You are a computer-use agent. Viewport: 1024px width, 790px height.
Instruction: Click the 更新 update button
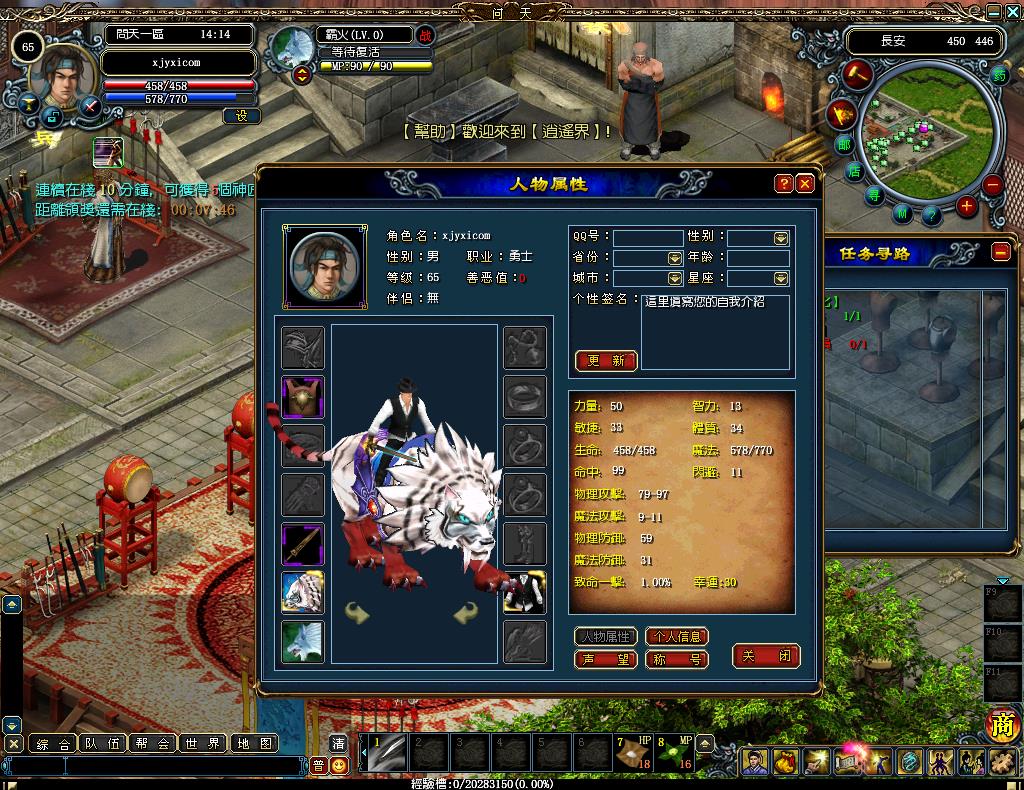pyautogui.click(x=606, y=361)
